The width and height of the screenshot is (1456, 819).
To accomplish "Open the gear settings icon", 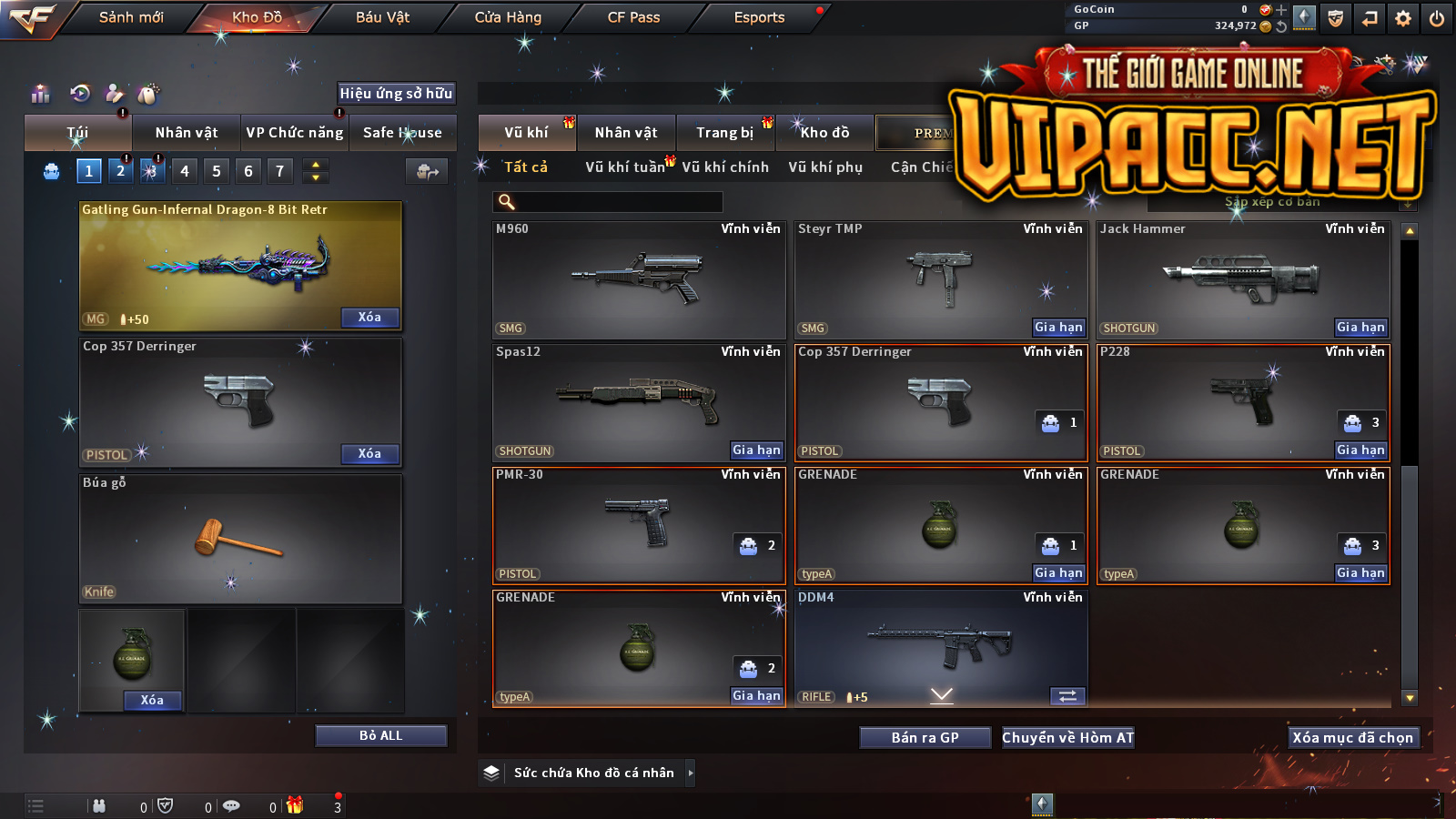I will [x=1403, y=18].
